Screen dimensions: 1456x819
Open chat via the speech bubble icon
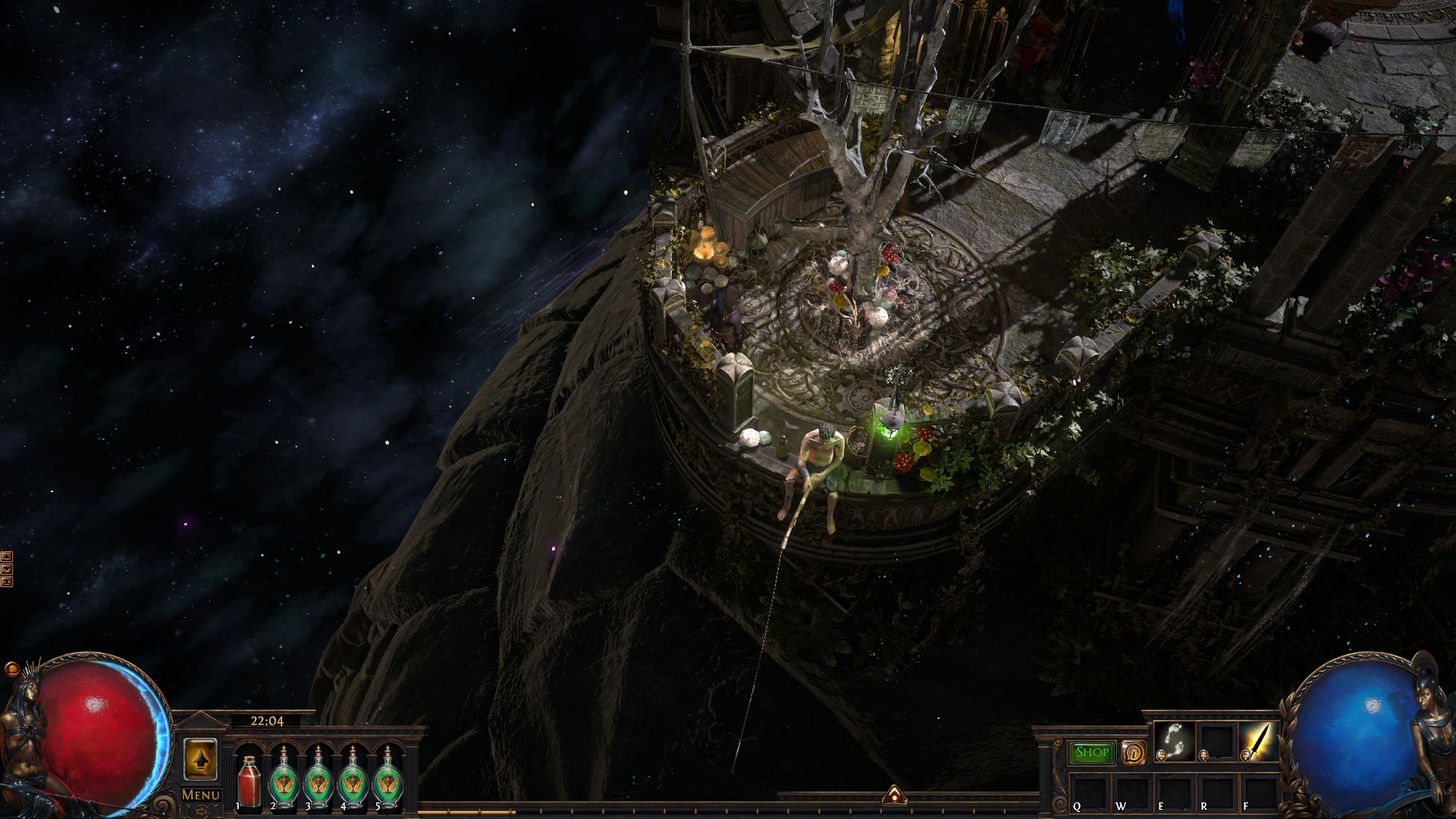[11, 670]
